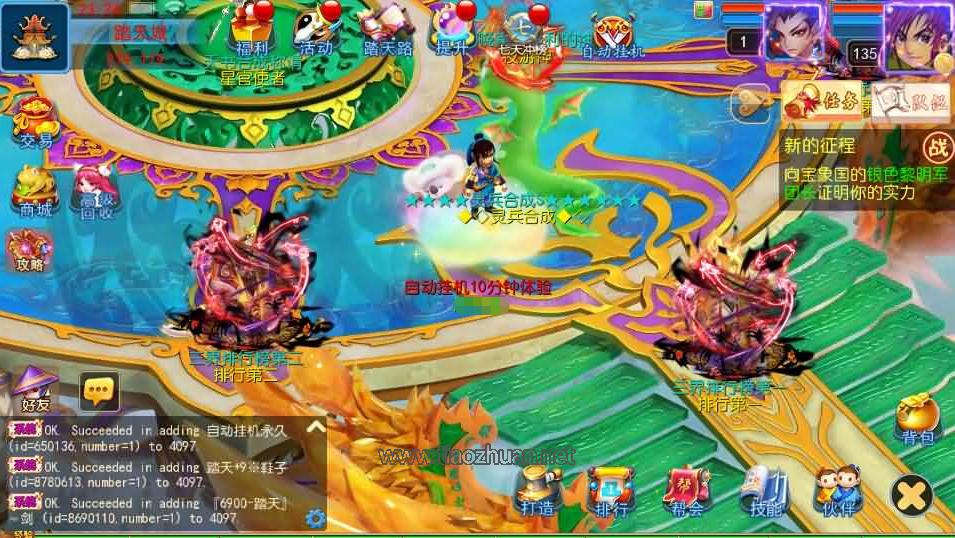Click the yellow chat bubble button

point(99,390)
